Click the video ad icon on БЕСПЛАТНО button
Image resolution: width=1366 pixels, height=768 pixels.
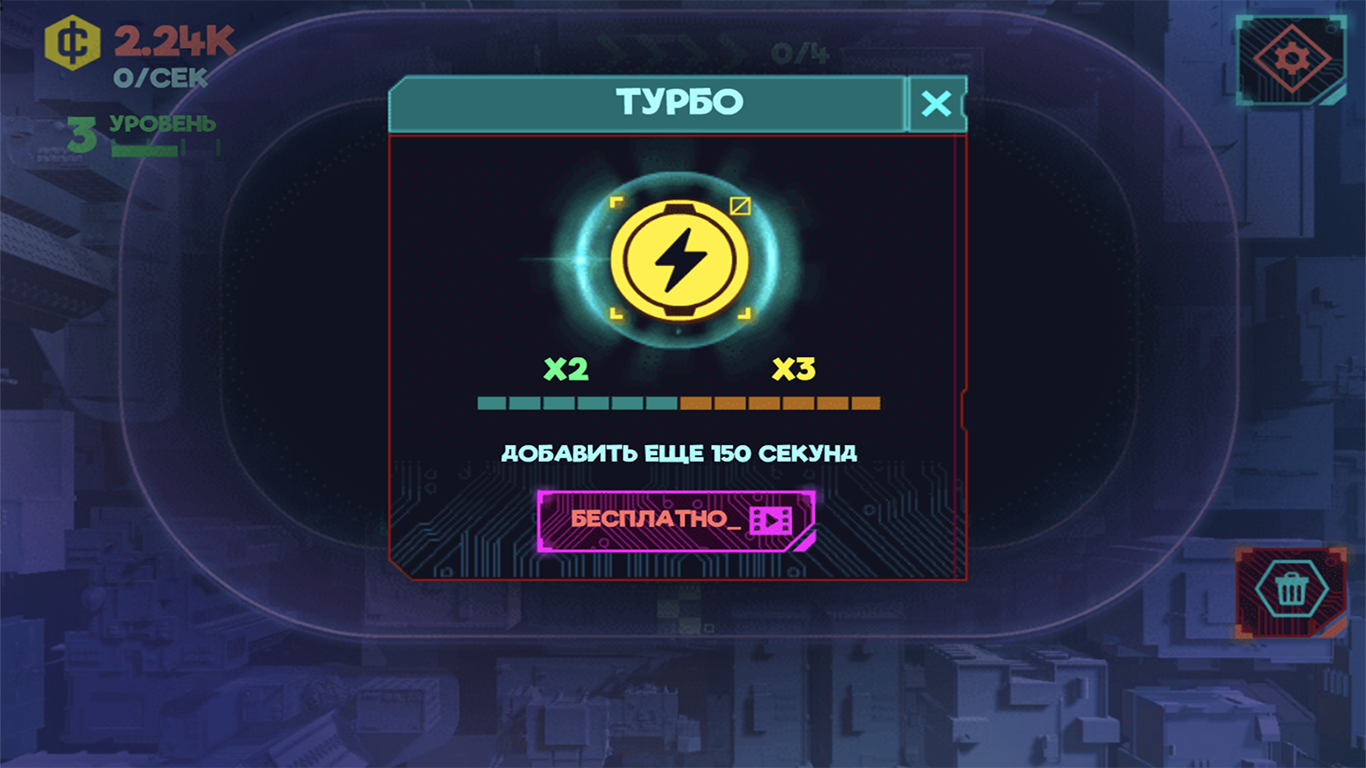pos(773,521)
